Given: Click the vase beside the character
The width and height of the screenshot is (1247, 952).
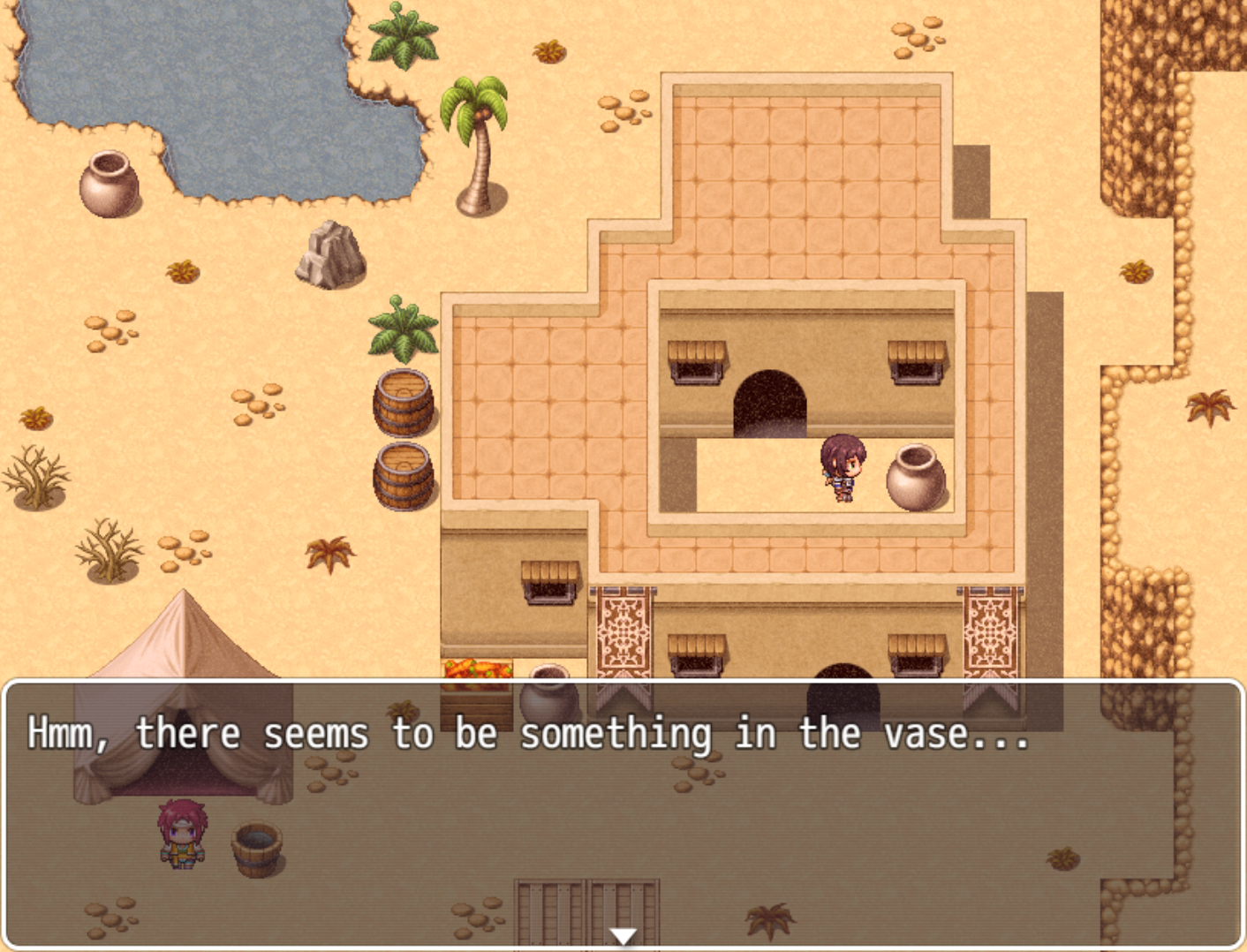Looking at the screenshot, I should (914, 477).
